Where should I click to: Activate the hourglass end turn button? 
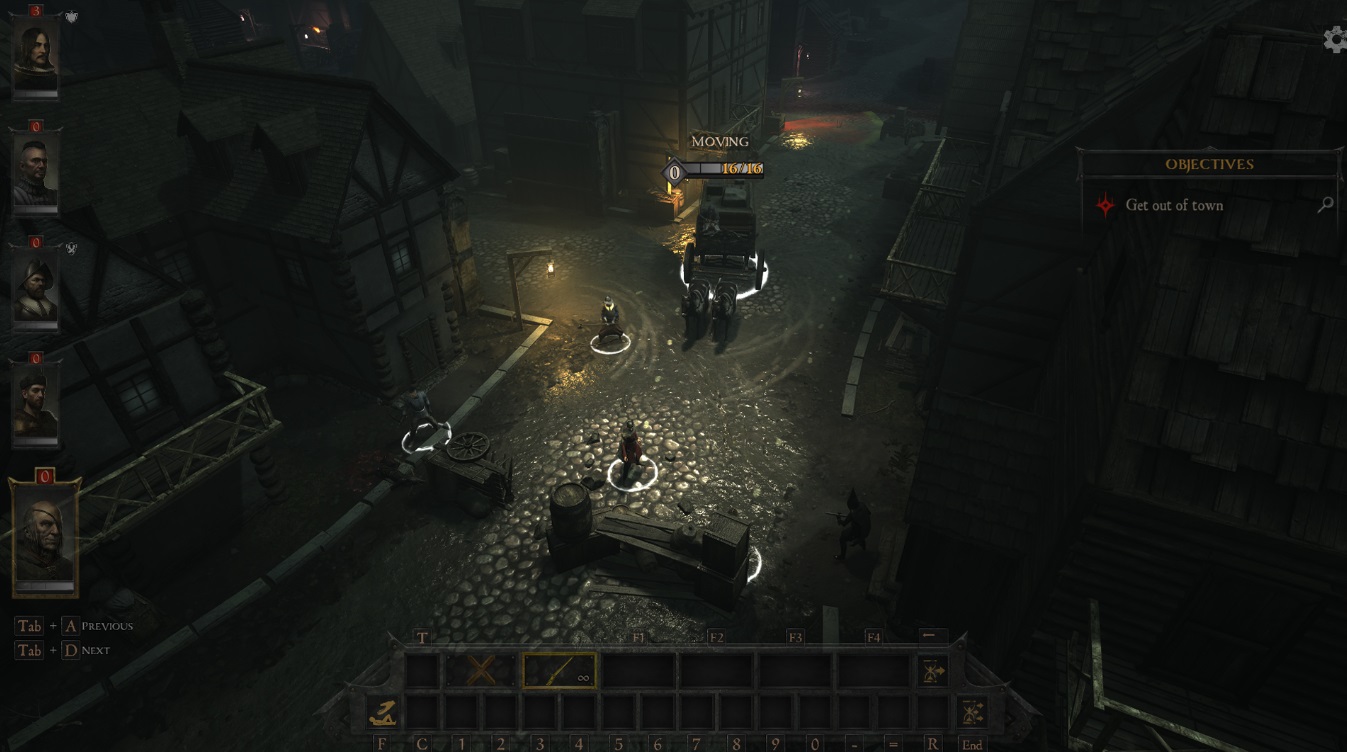tap(973, 713)
